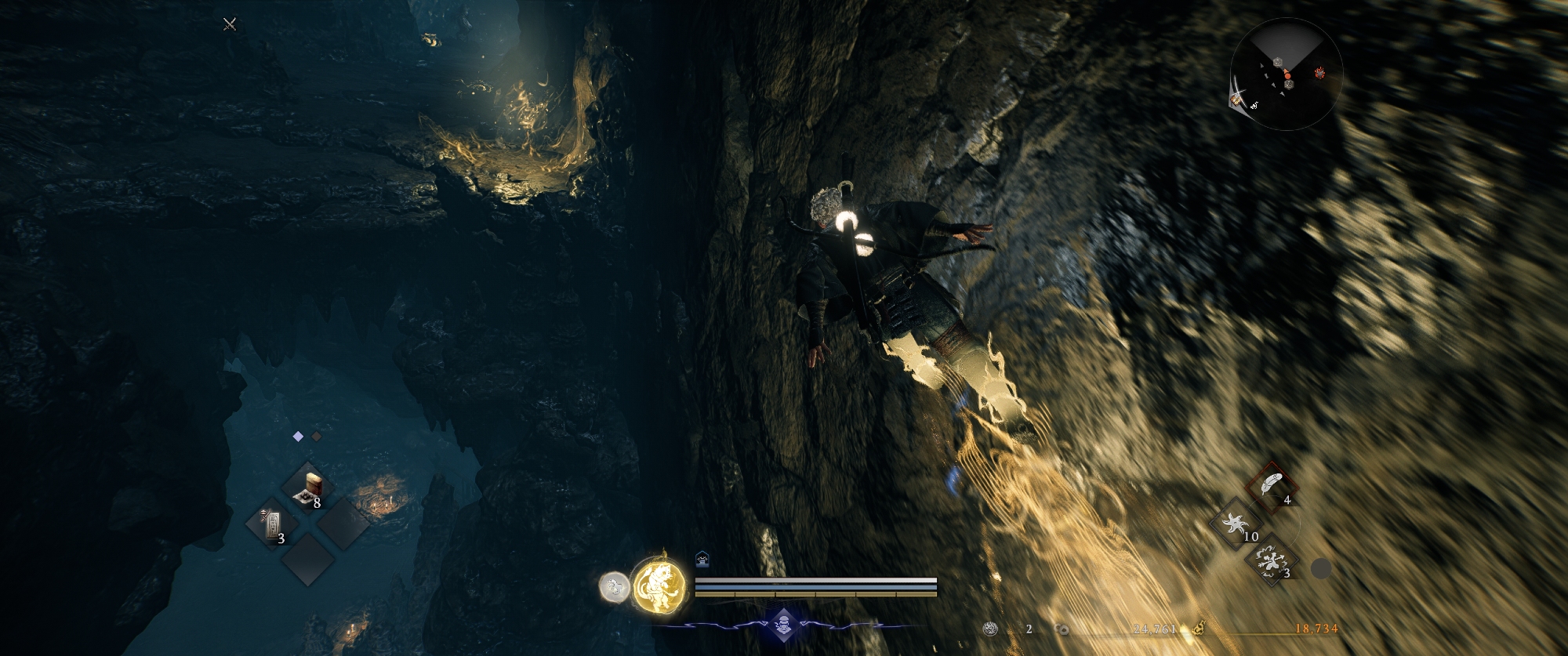Screen dimensions: 1568x656
Task: Select the secondary silver guardian spirit icon
Action: tap(615, 586)
